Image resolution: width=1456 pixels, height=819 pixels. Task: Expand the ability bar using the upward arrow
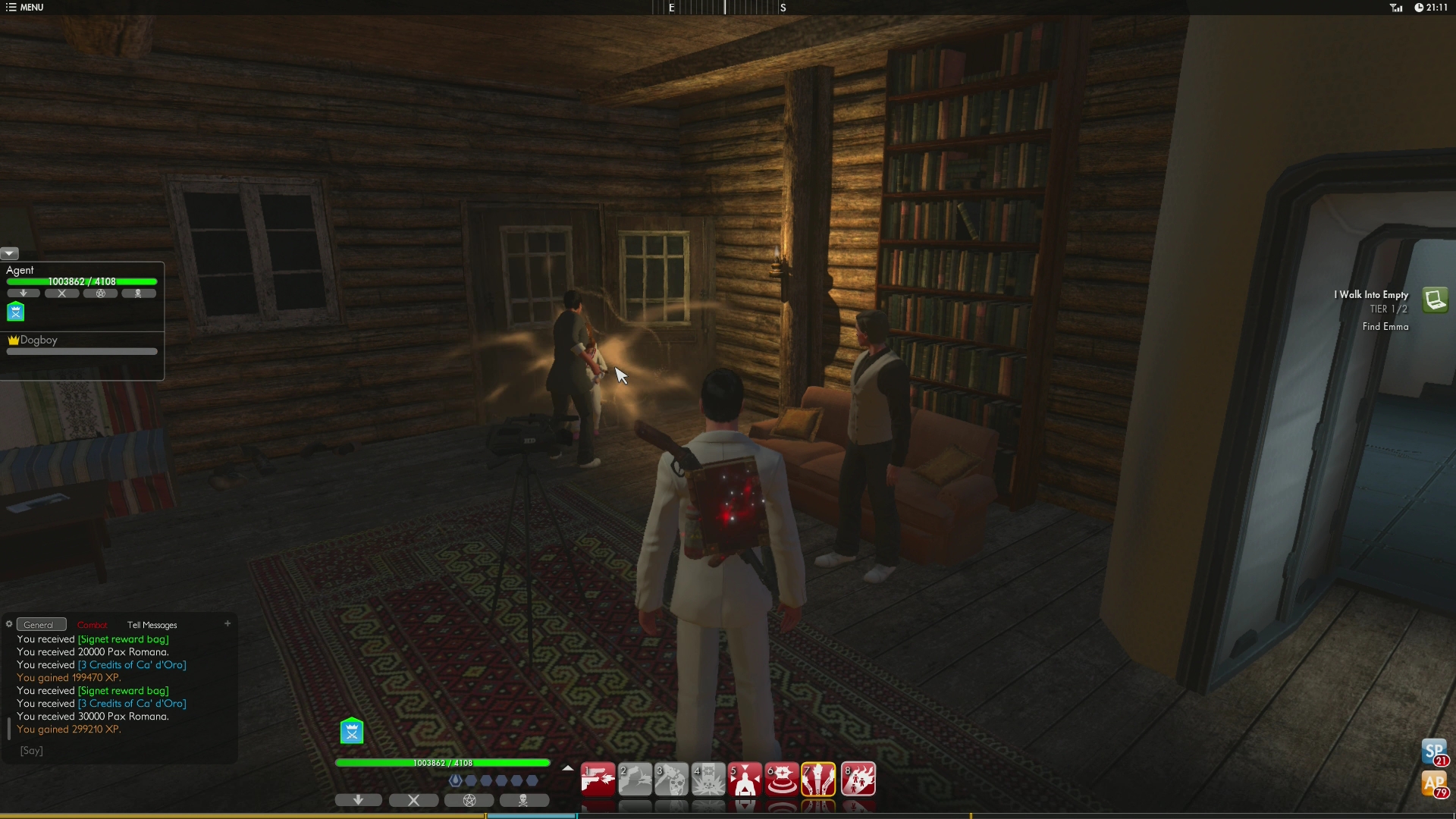[x=567, y=767]
